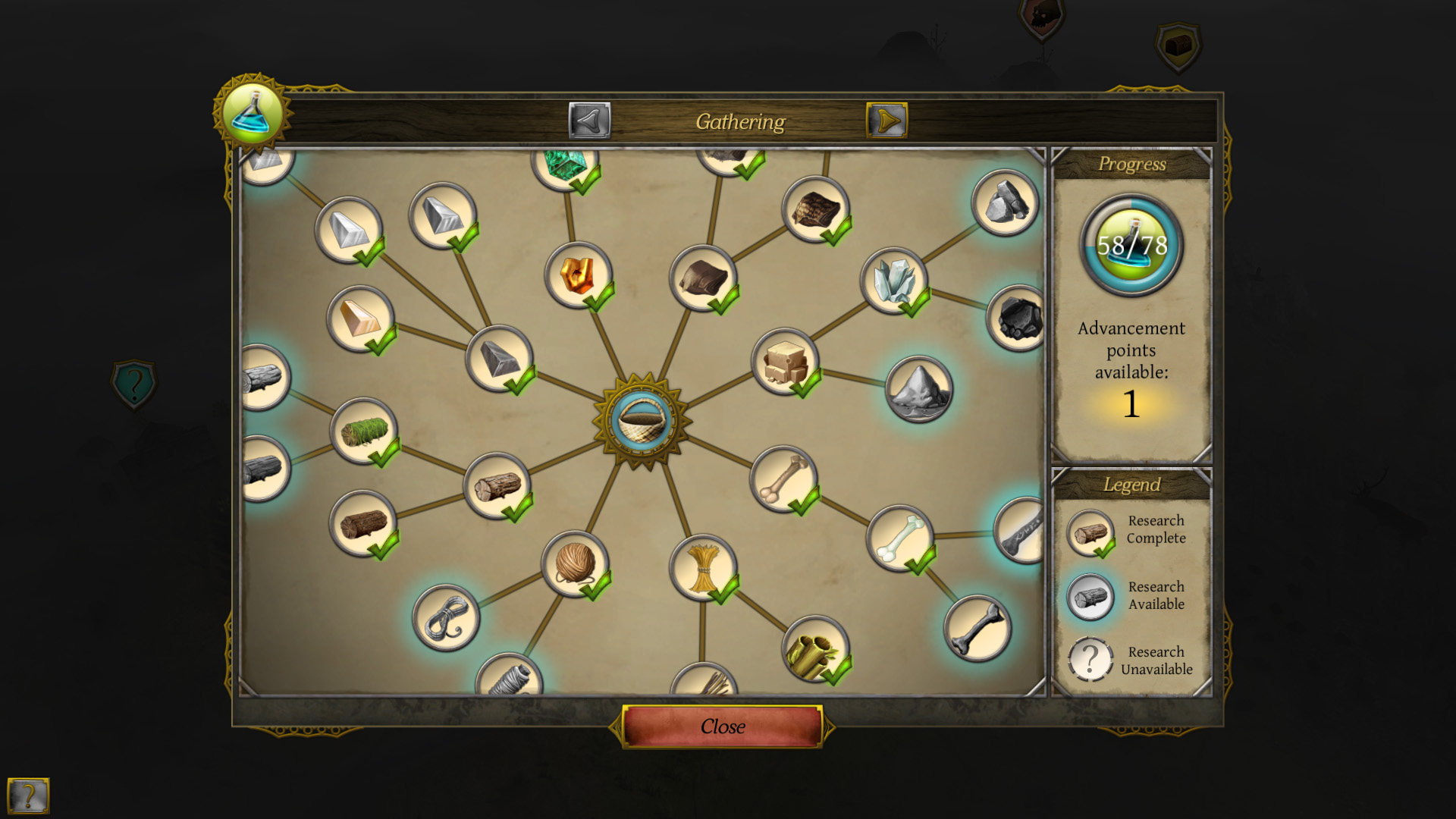Switch to next research tree with right arrow
This screenshot has height=819, width=1456.
[887, 120]
